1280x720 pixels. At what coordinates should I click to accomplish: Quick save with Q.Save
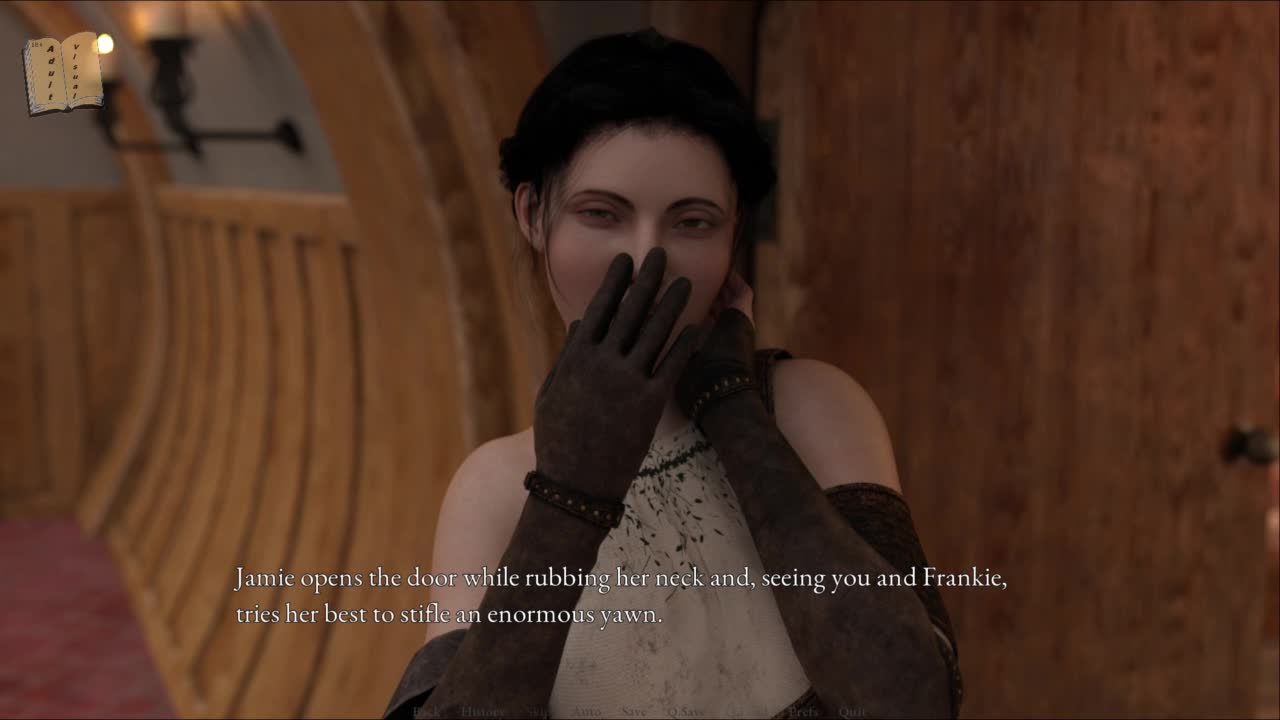point(686,711)
